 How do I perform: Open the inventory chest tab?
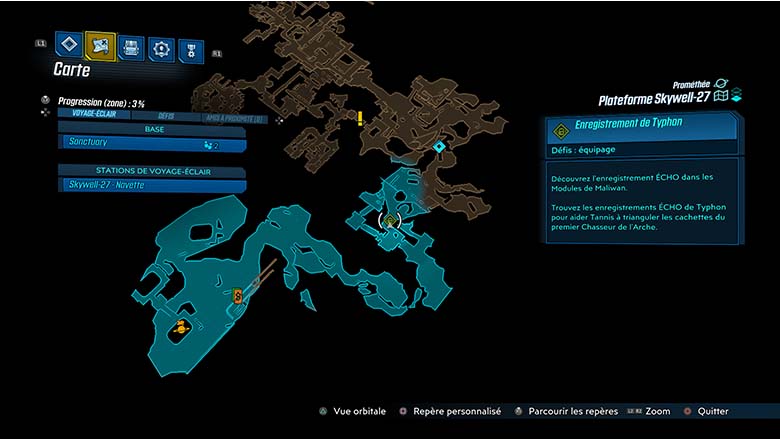(x=131, y=46)
